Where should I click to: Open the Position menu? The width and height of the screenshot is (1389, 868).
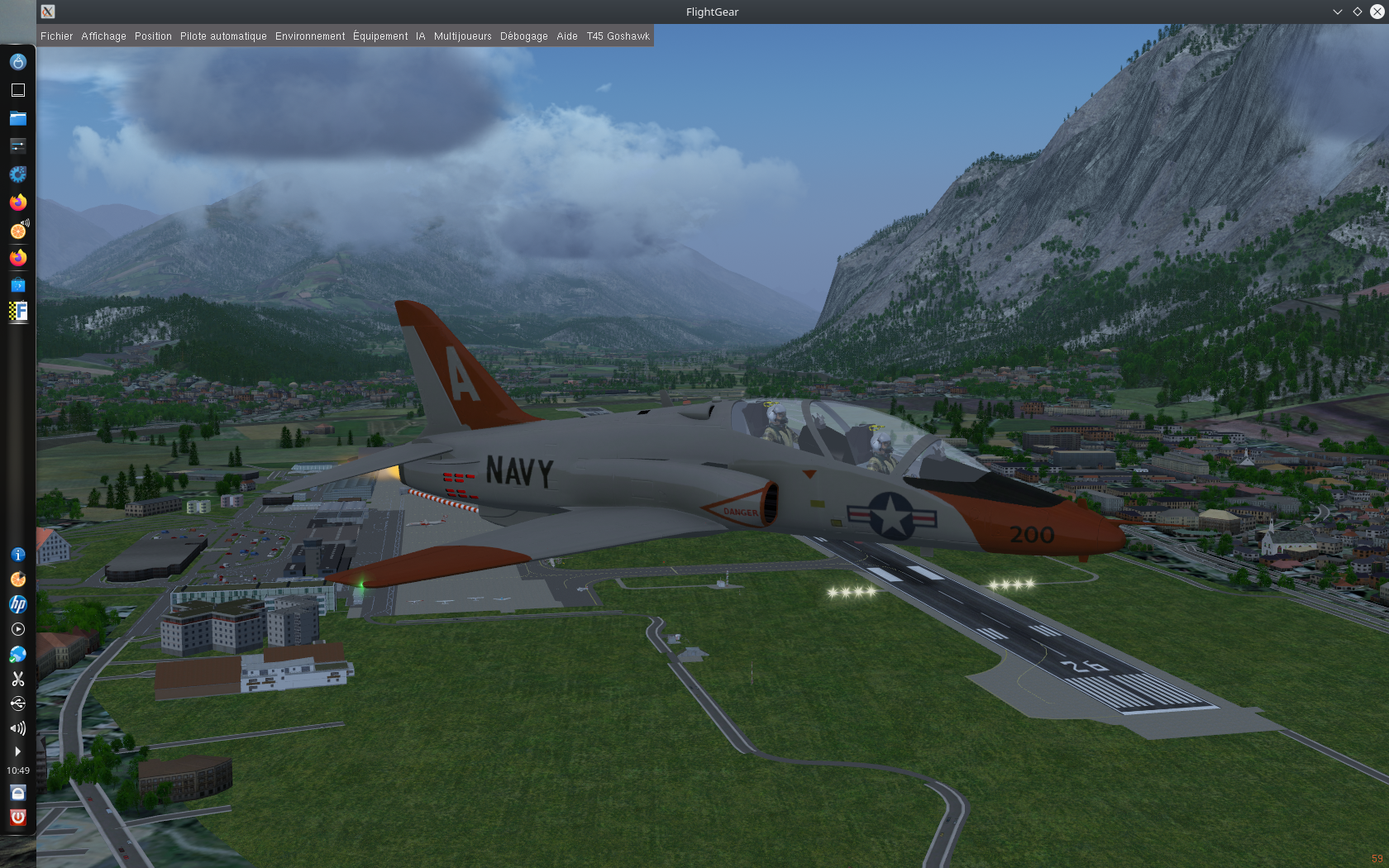(x=153, y=36)
